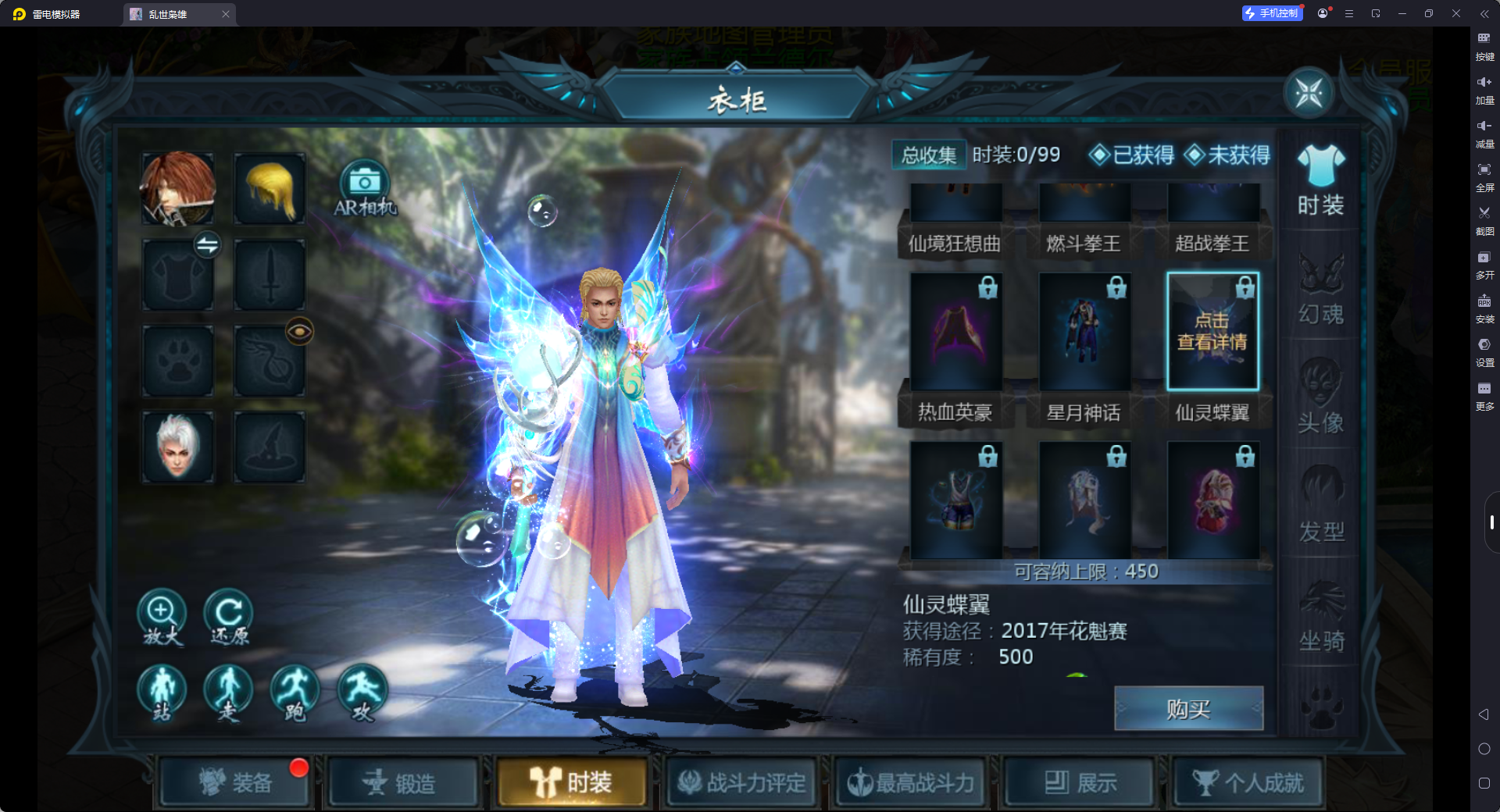
Task: Click the emulator 截图 screenshot button
Action: (x=1484, y=219)
